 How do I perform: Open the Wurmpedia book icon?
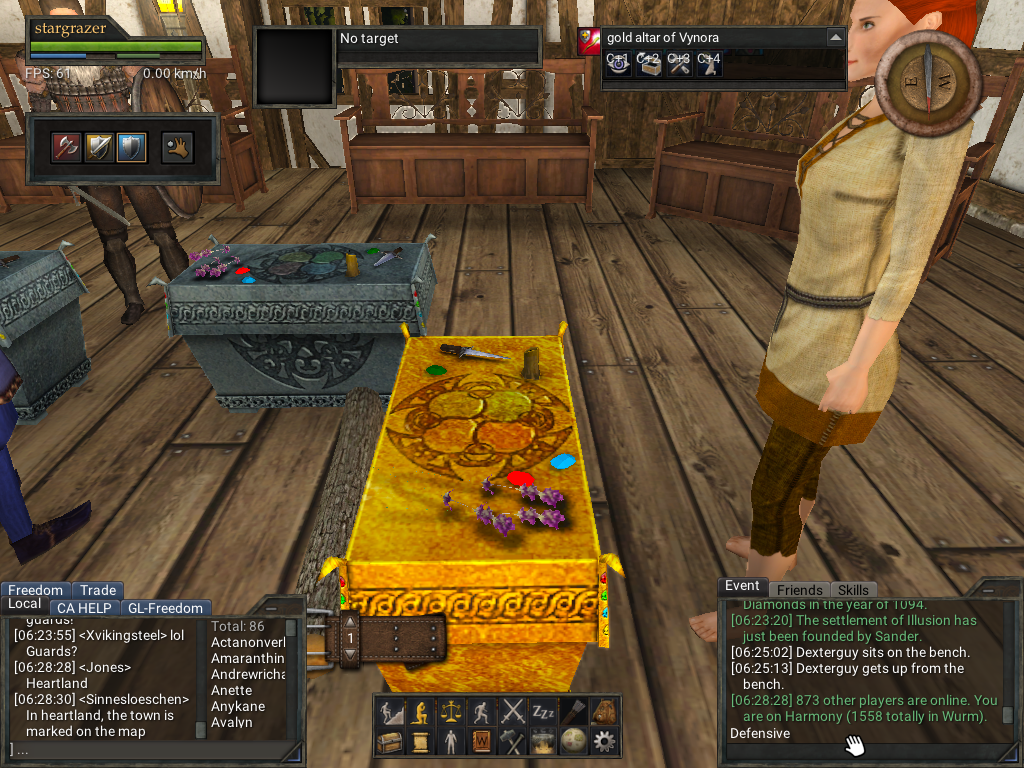[482, 742]
